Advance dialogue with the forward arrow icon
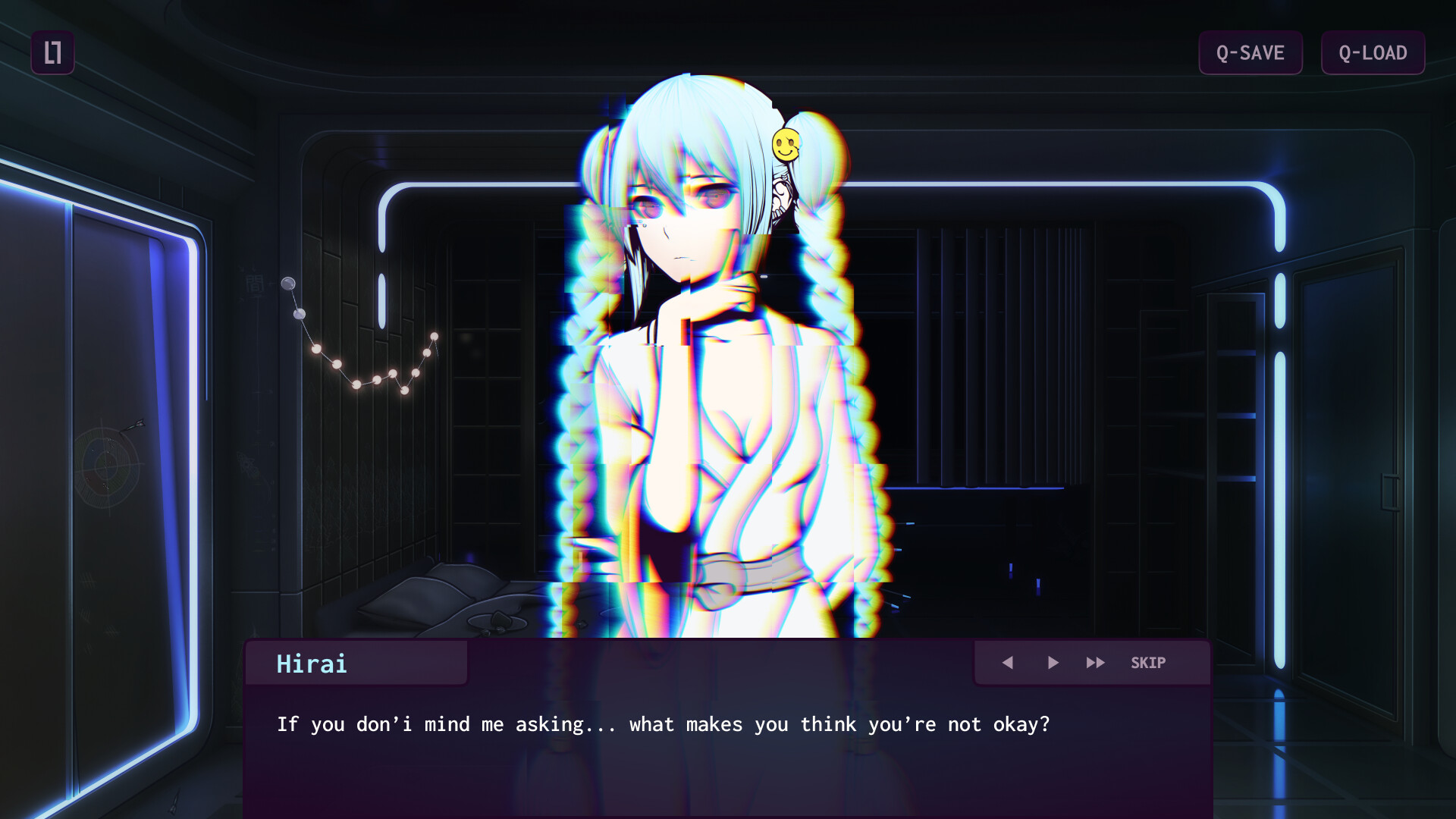The image size is (1456, 819). 1053,662
